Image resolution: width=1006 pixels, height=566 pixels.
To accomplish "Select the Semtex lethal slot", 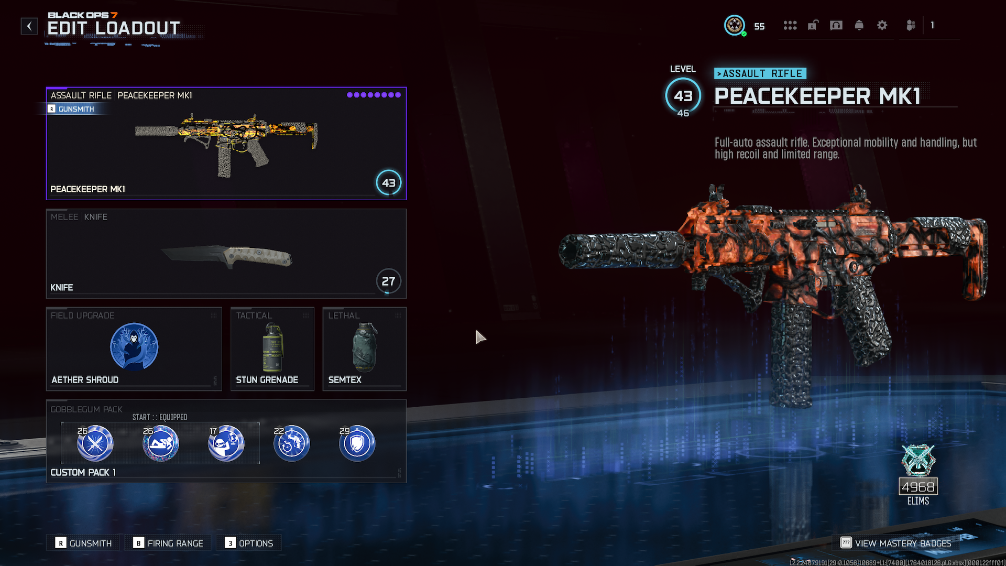I will coord(364,349).
